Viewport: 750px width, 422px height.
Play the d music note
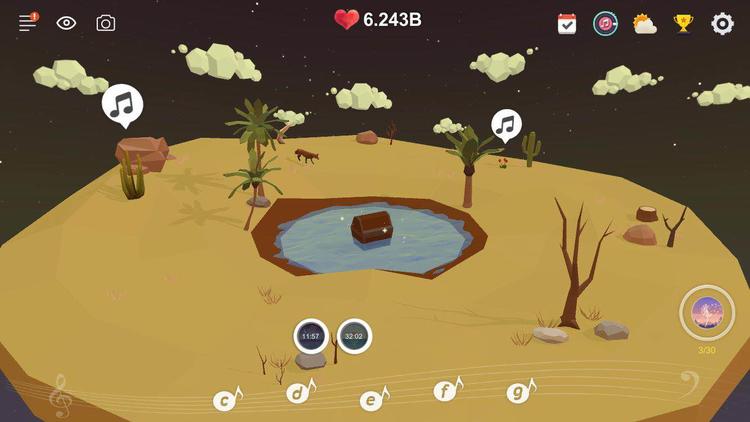click(299, 392)
